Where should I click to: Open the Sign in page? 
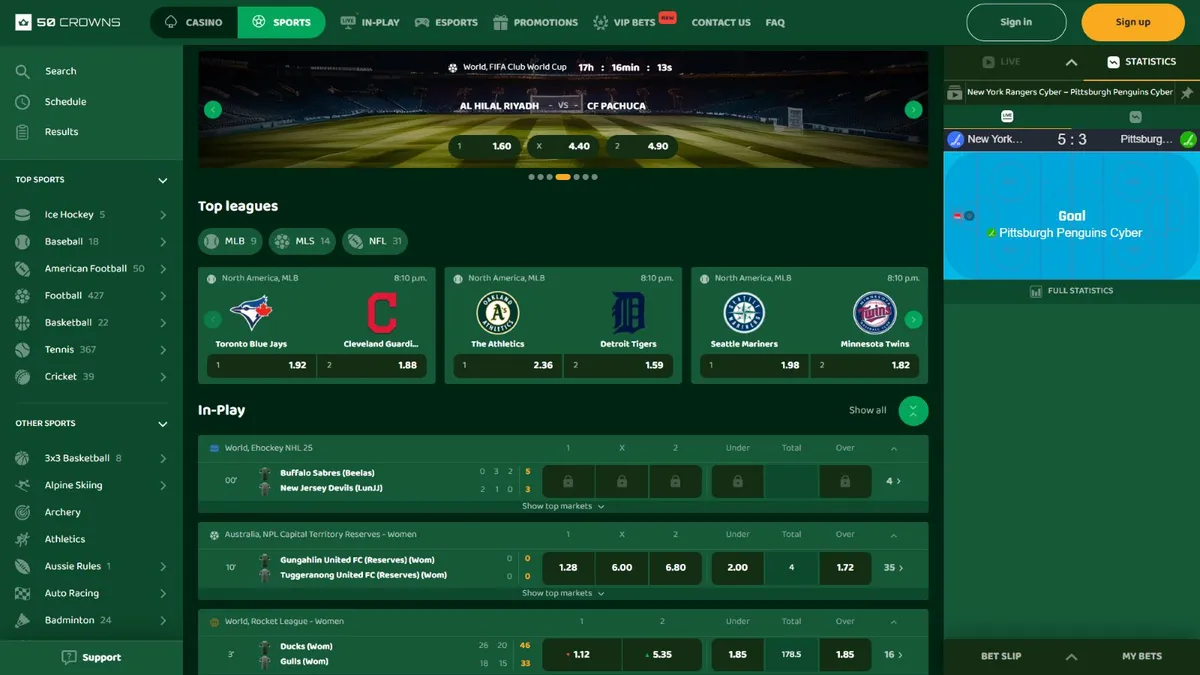point(1016,22)
